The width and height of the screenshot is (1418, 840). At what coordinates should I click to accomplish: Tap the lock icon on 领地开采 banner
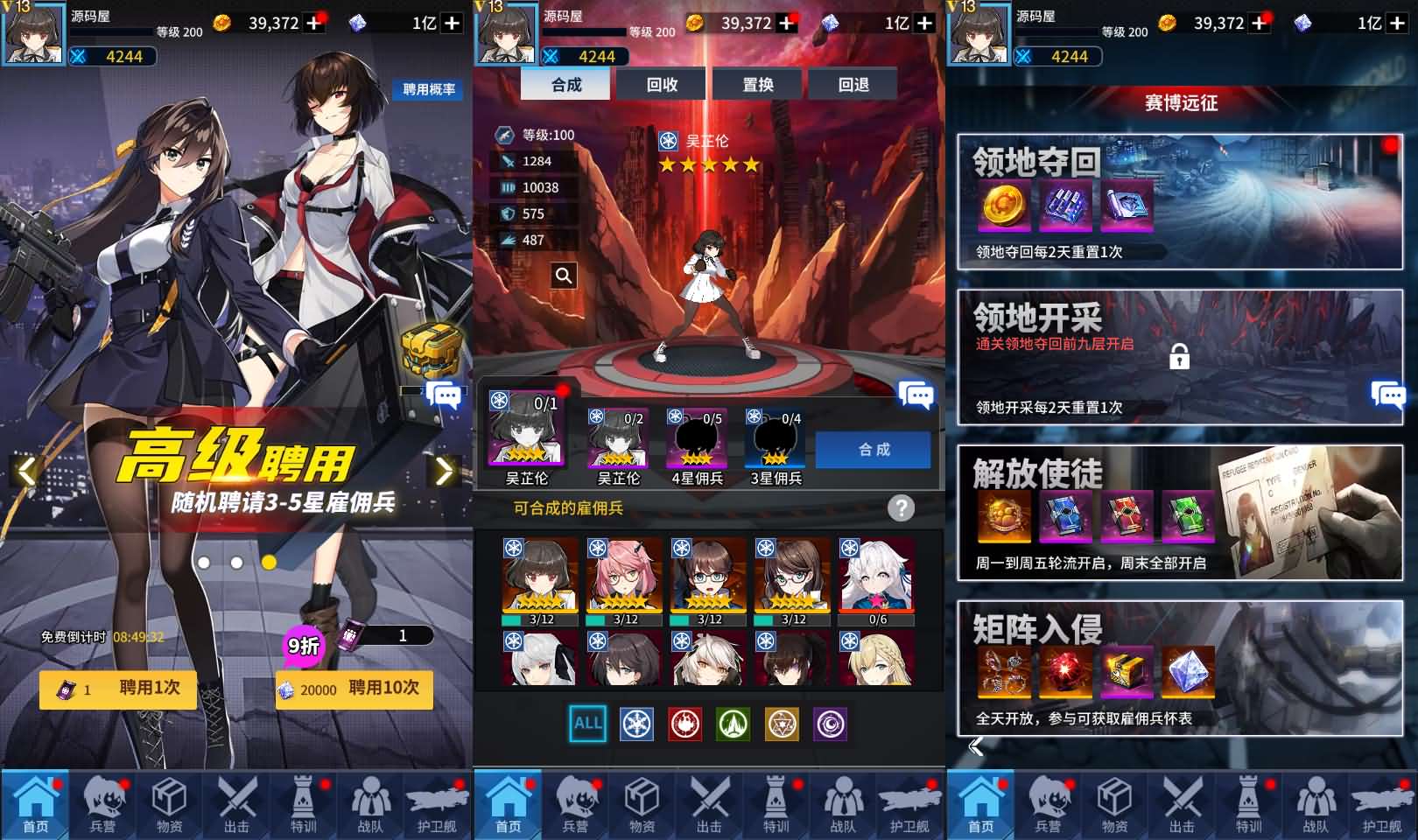click(x=1182, y=359)
